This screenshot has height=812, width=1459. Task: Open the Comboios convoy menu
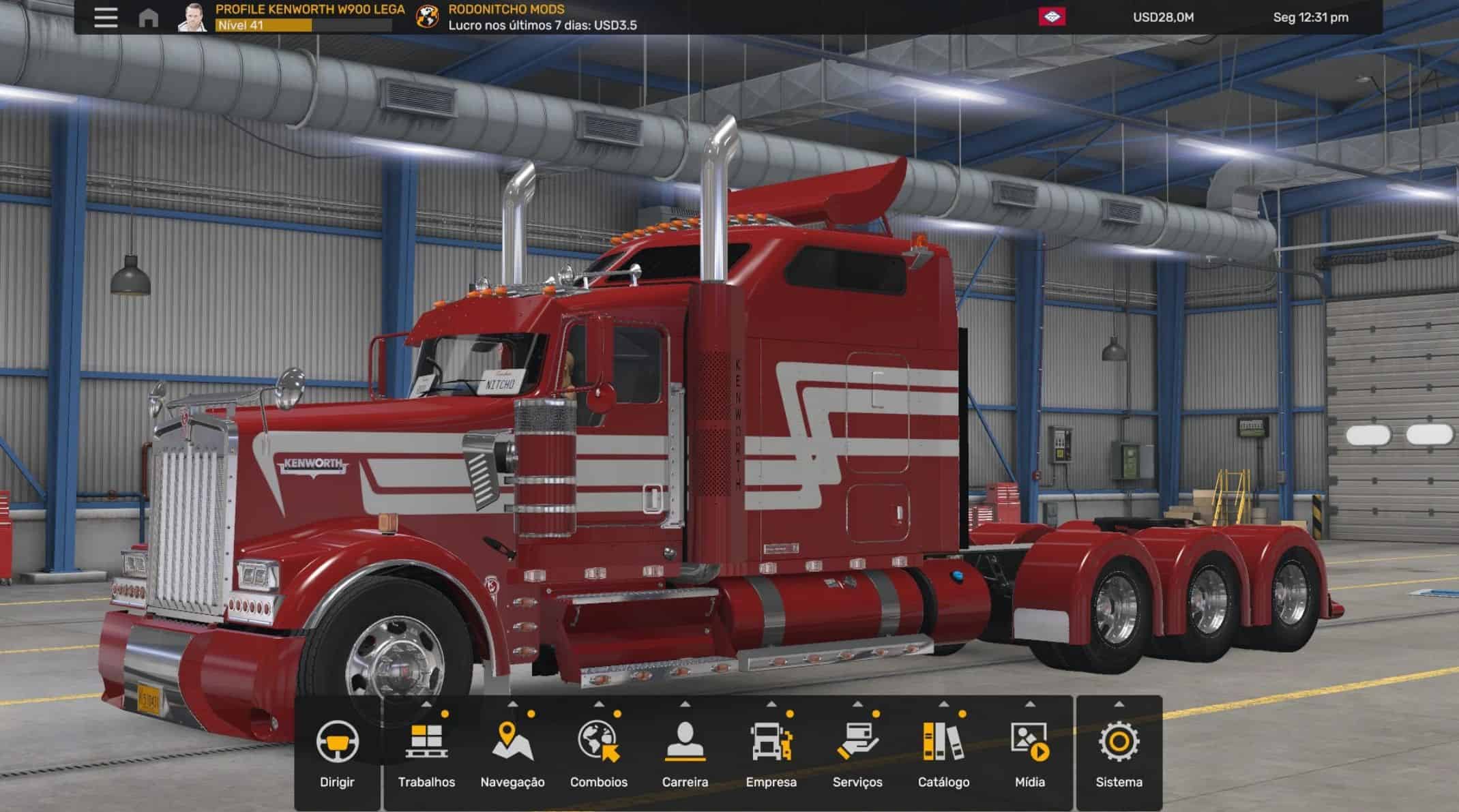pyautogui.click(x=599, y=753)
